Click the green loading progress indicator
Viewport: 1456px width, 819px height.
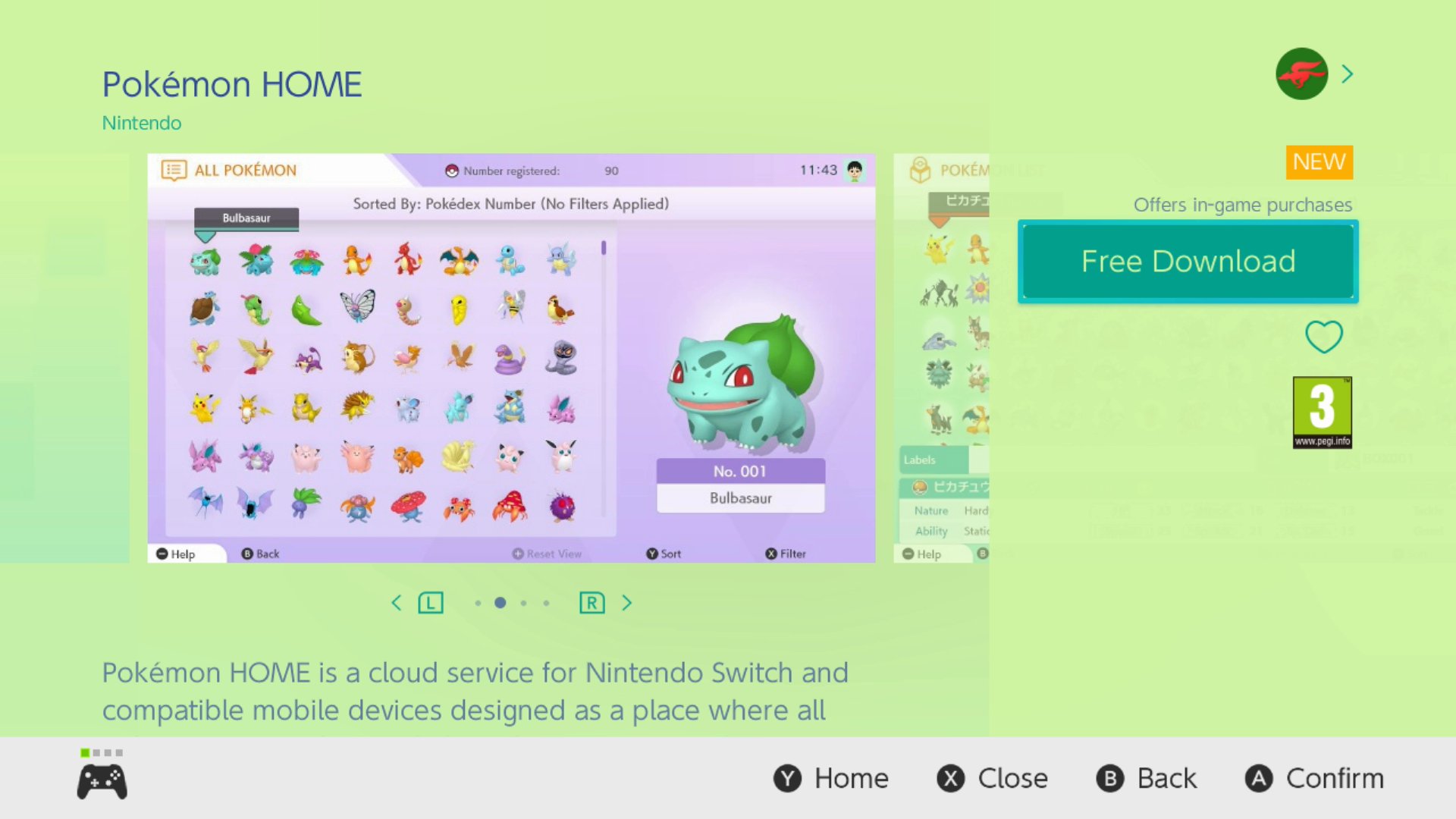point(83,753)
